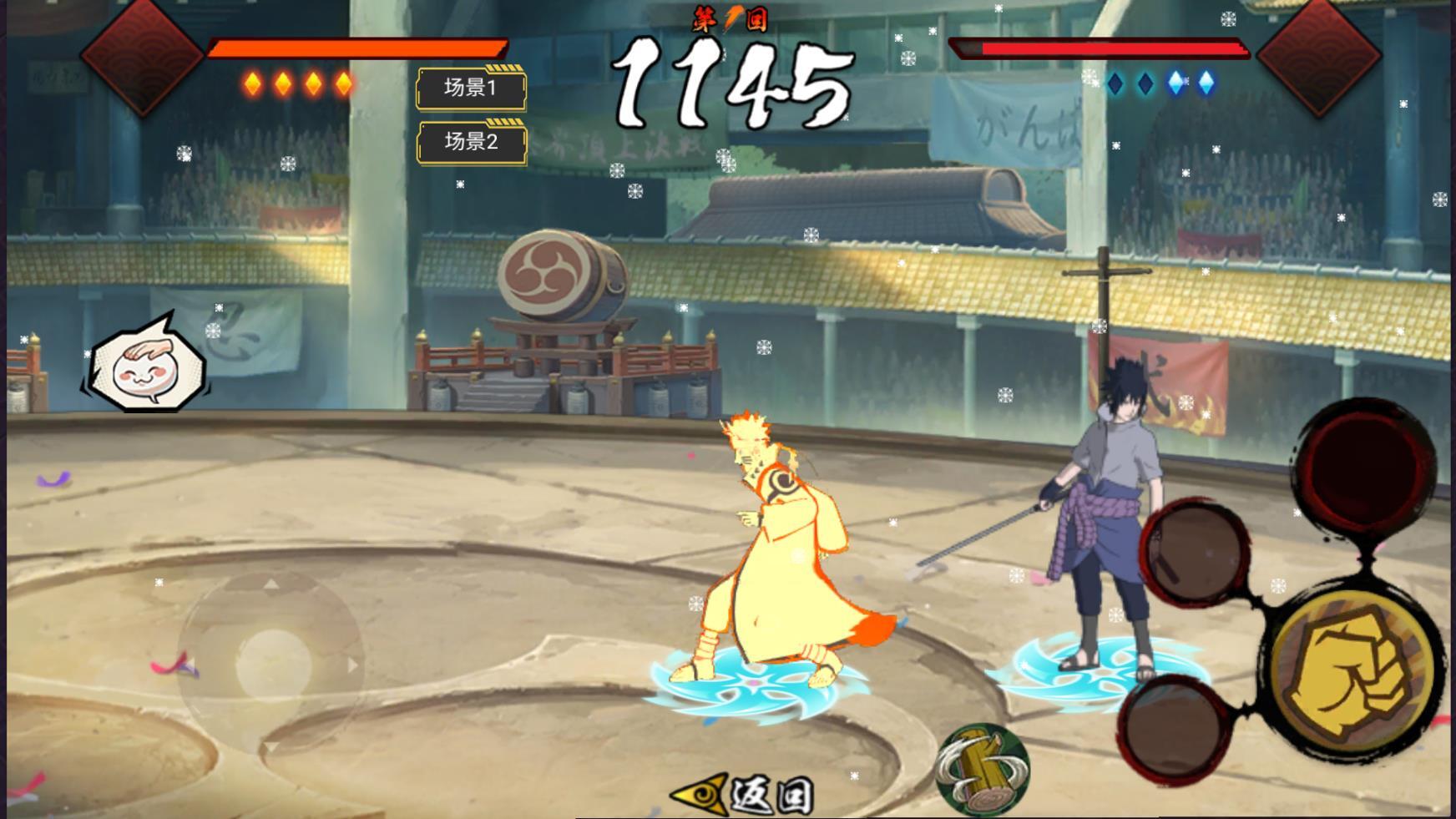Switch to 场景1 scene button
Viewport: 1456px width, 819px height.
(x=471, y=88)
